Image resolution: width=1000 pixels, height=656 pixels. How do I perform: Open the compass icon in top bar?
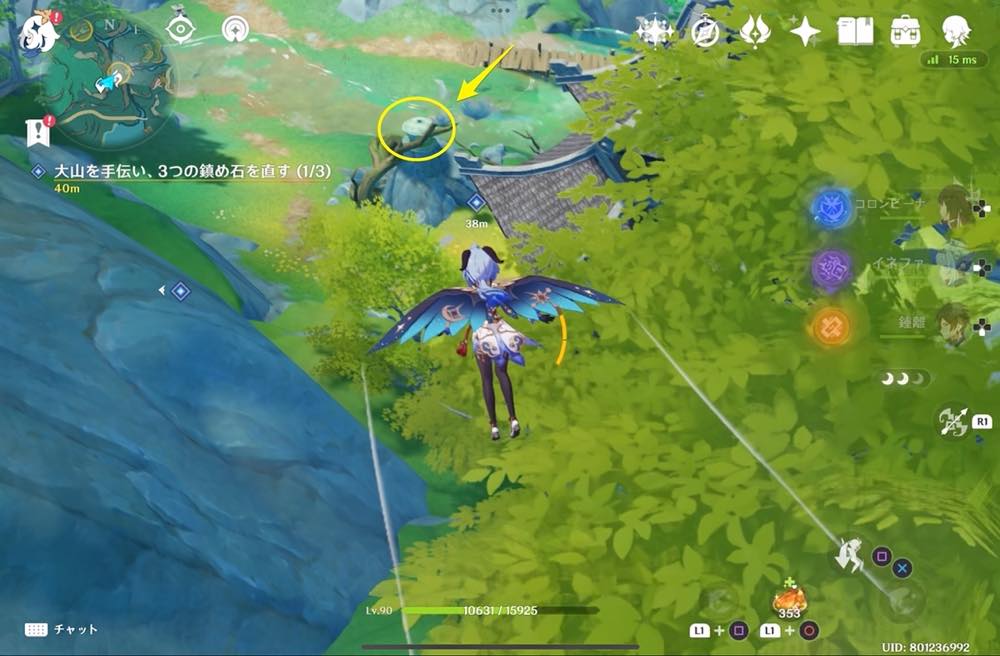point(706,31)
